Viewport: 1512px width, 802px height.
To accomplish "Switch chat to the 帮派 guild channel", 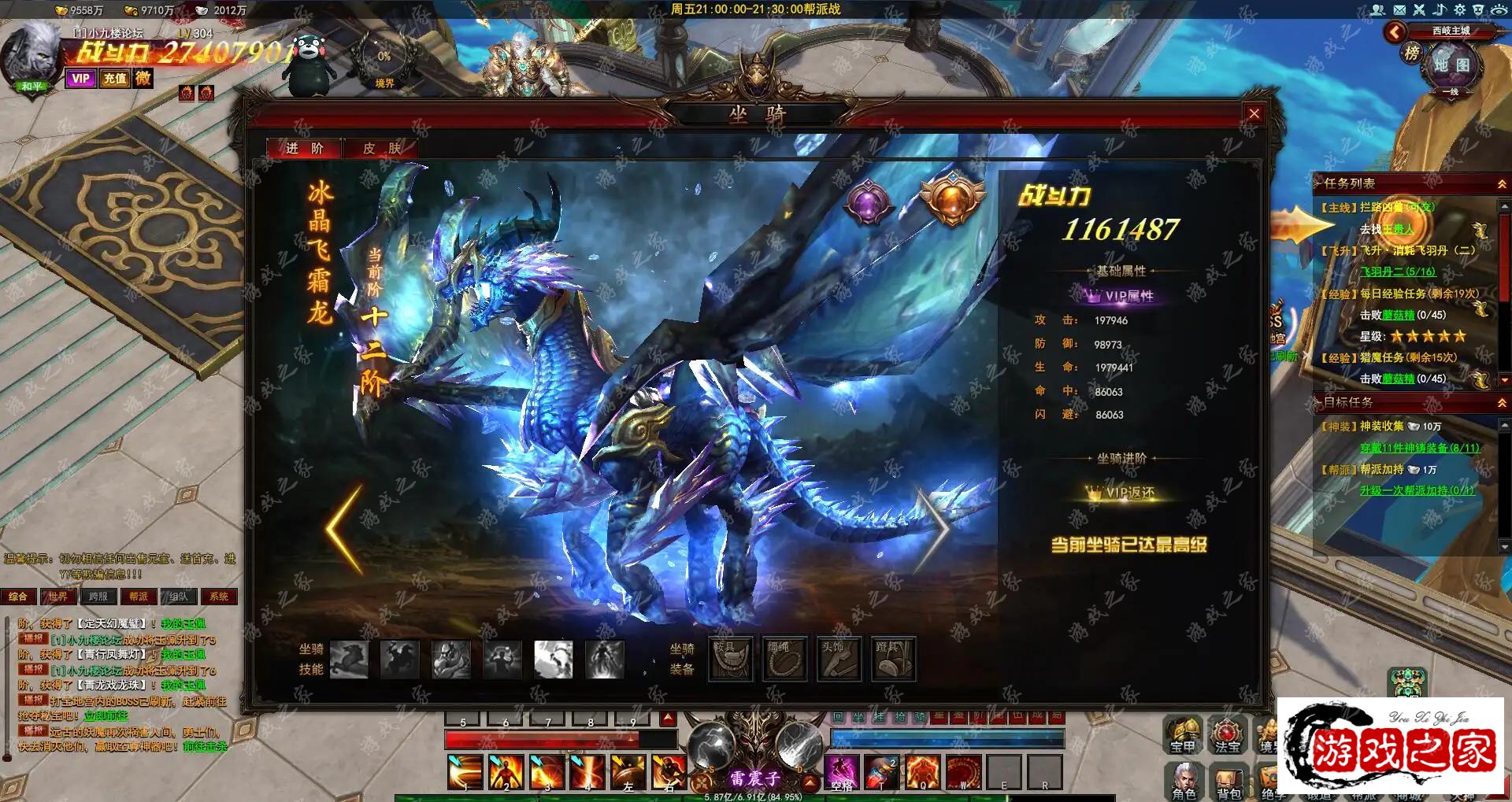I will coord(139,597).
